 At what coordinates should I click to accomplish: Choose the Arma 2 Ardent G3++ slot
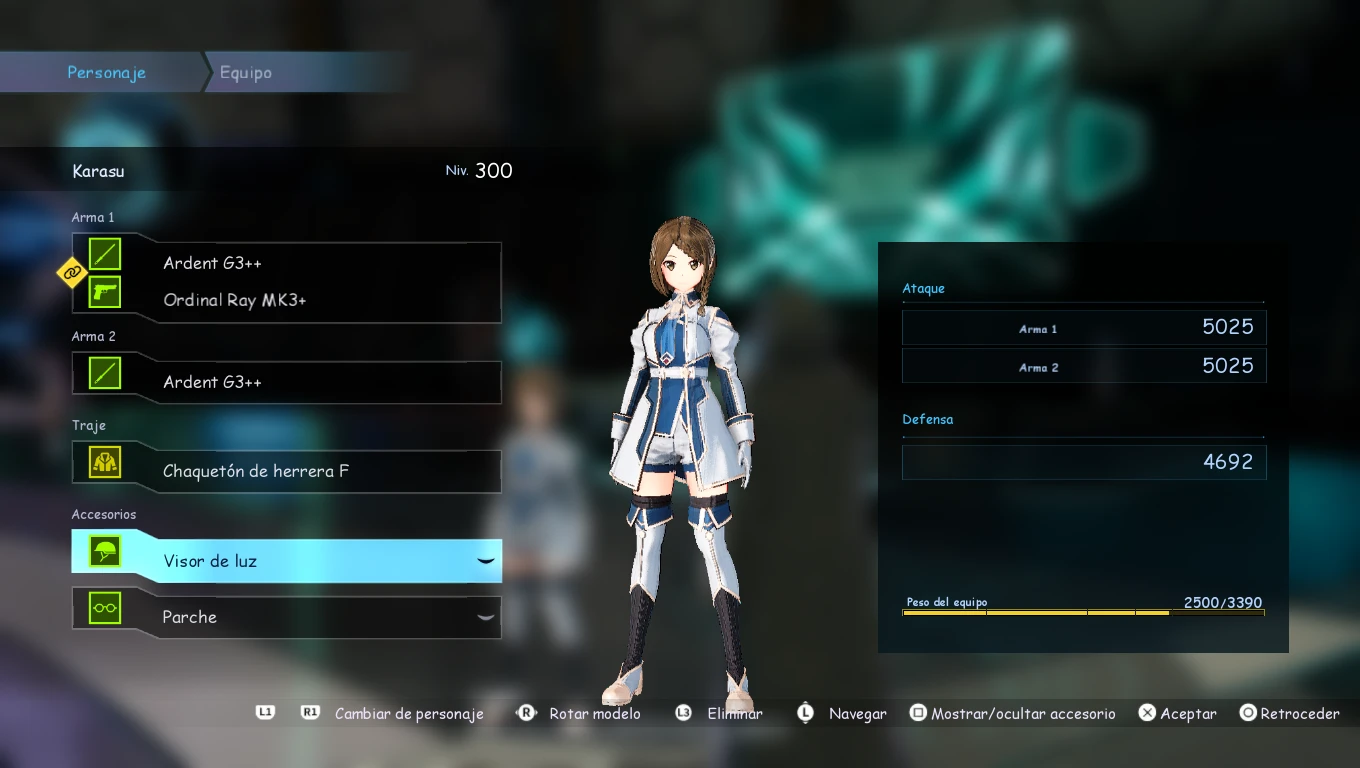286,382
